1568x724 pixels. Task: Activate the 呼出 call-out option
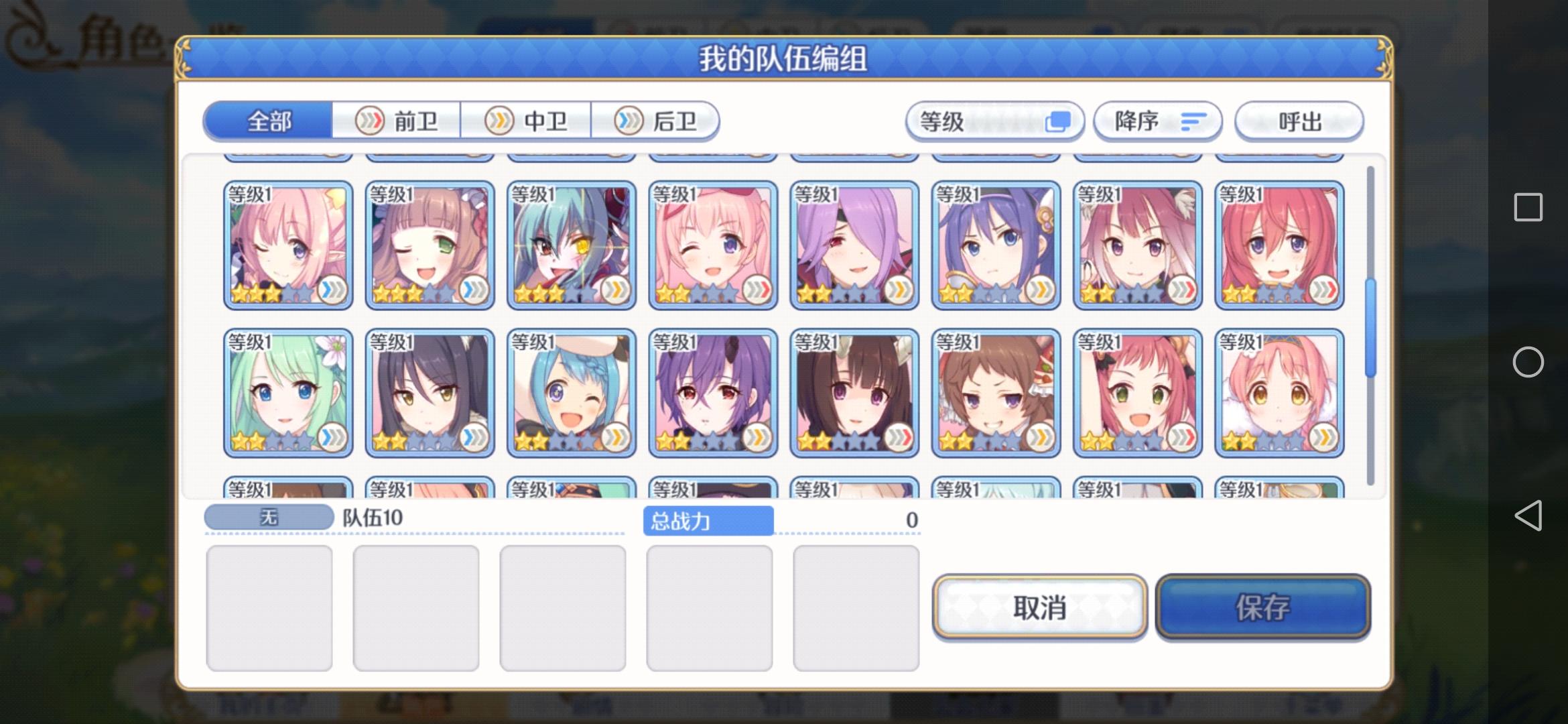tap(1299, 121)
